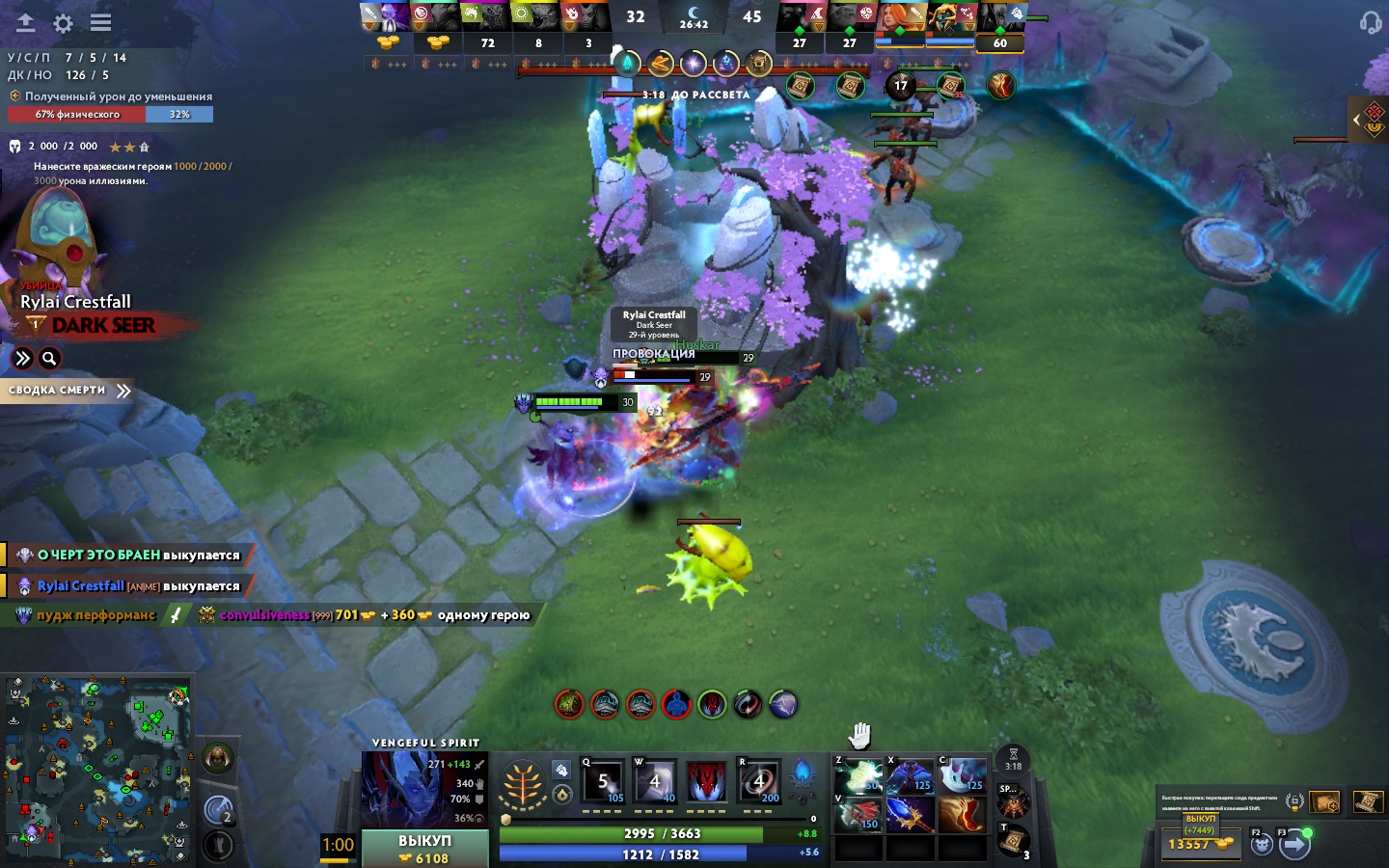Select the W ability icon
1389x868 pixels.
[x=655, y=782]
